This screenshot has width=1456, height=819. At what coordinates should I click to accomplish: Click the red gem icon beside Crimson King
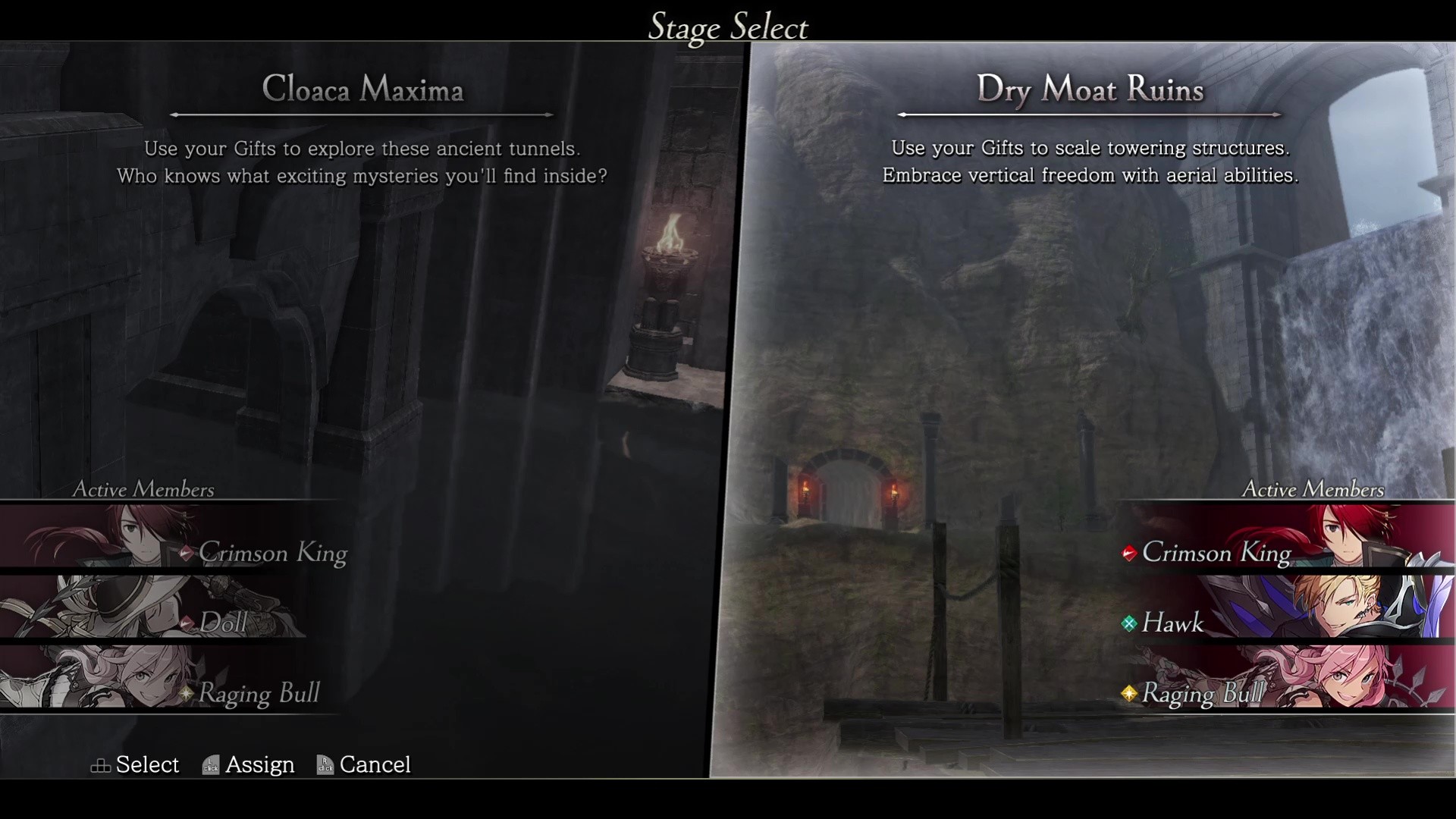pyautogui.click(x=1130, y=553)
